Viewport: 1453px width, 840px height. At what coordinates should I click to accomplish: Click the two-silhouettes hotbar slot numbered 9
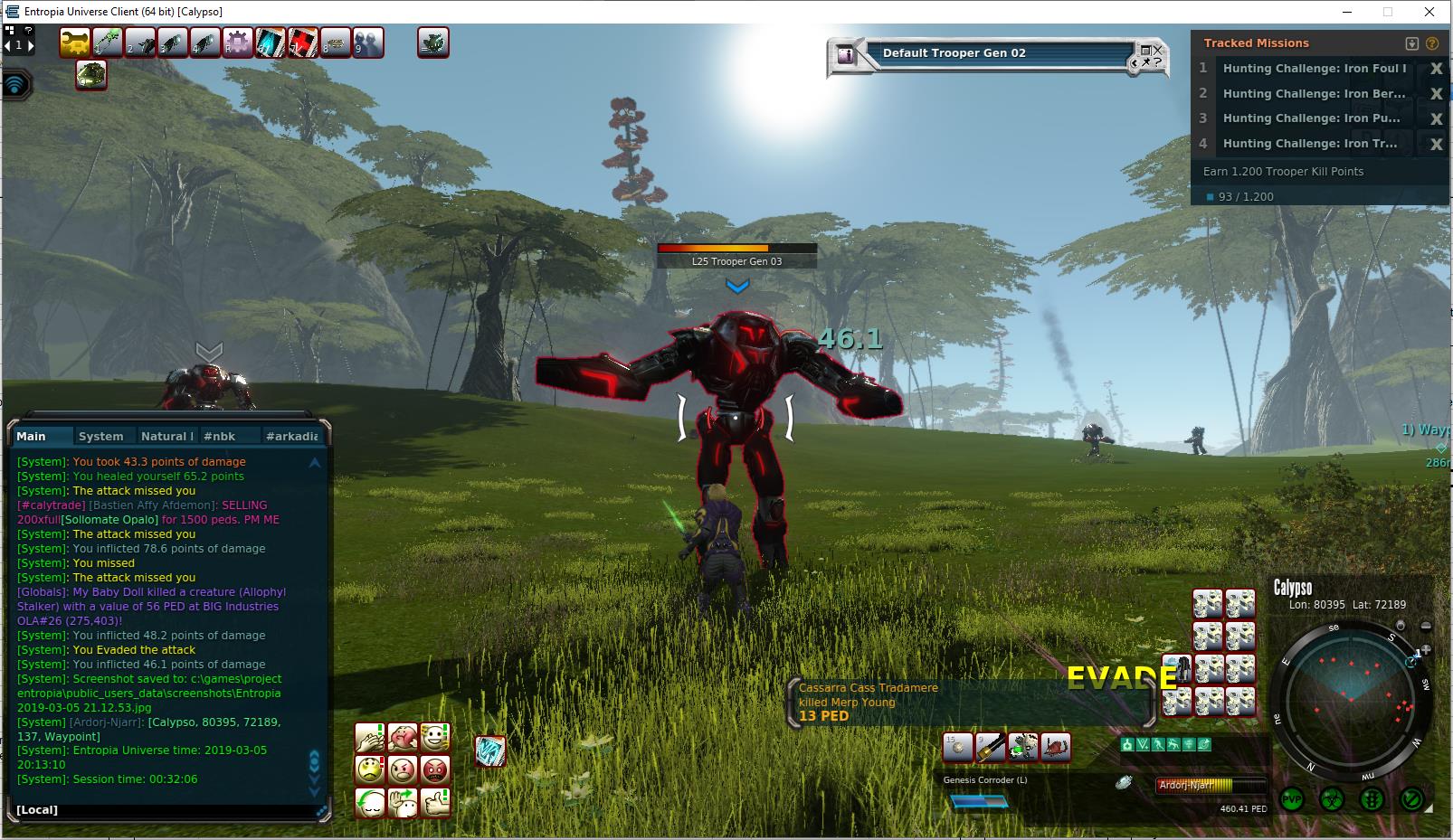coord(368,42)
